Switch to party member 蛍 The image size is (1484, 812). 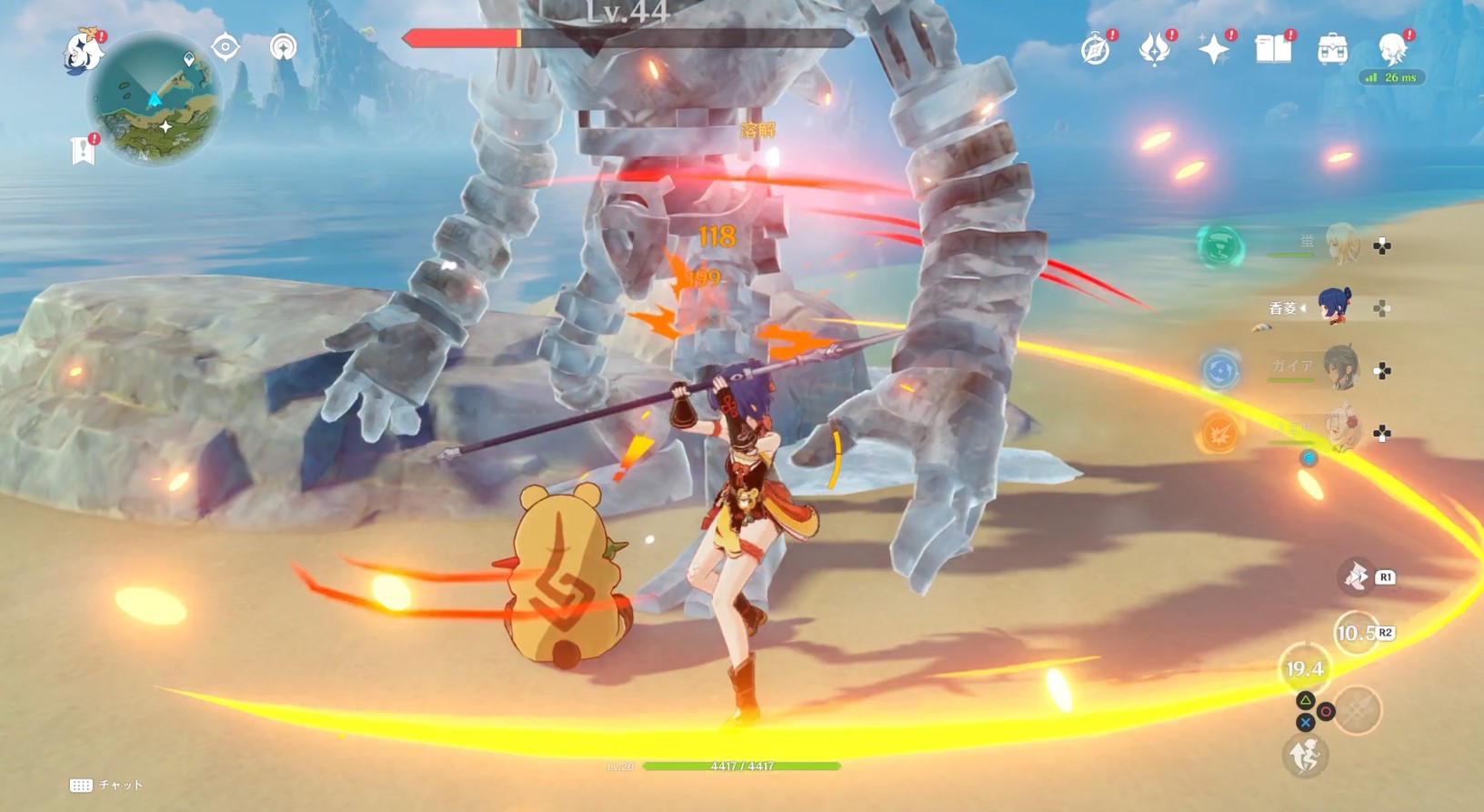(1342, 245)
